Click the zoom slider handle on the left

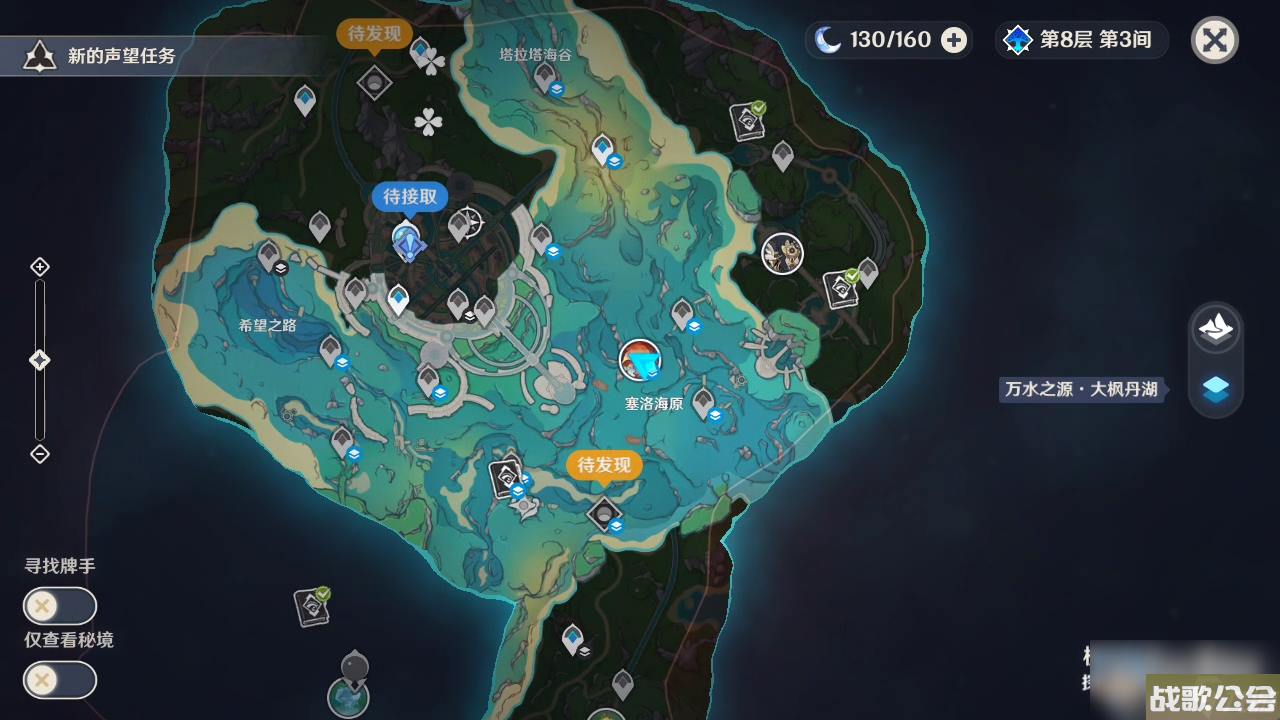pyautogui.click(x=40, y=360)
